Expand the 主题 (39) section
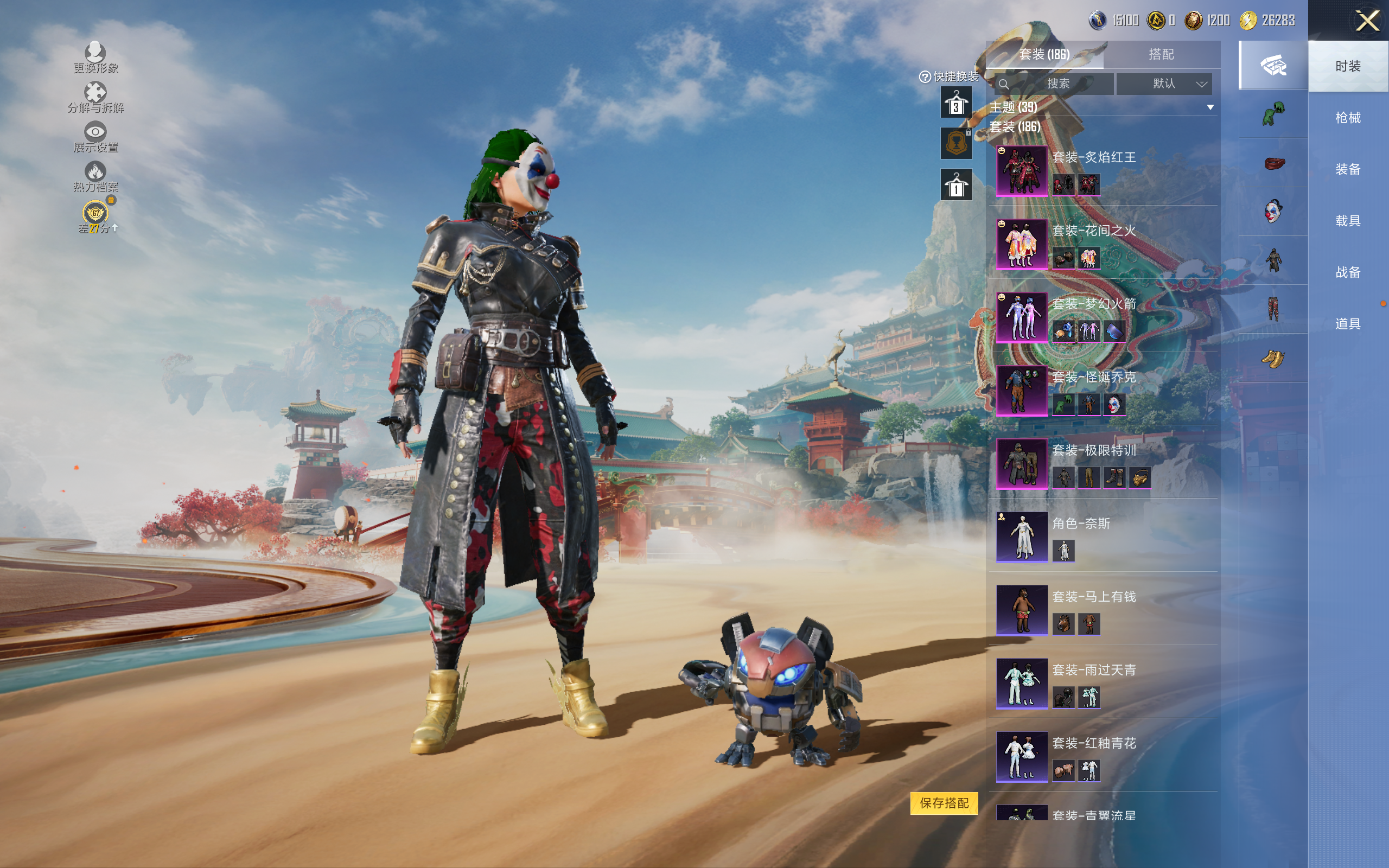 point(1210,107)
